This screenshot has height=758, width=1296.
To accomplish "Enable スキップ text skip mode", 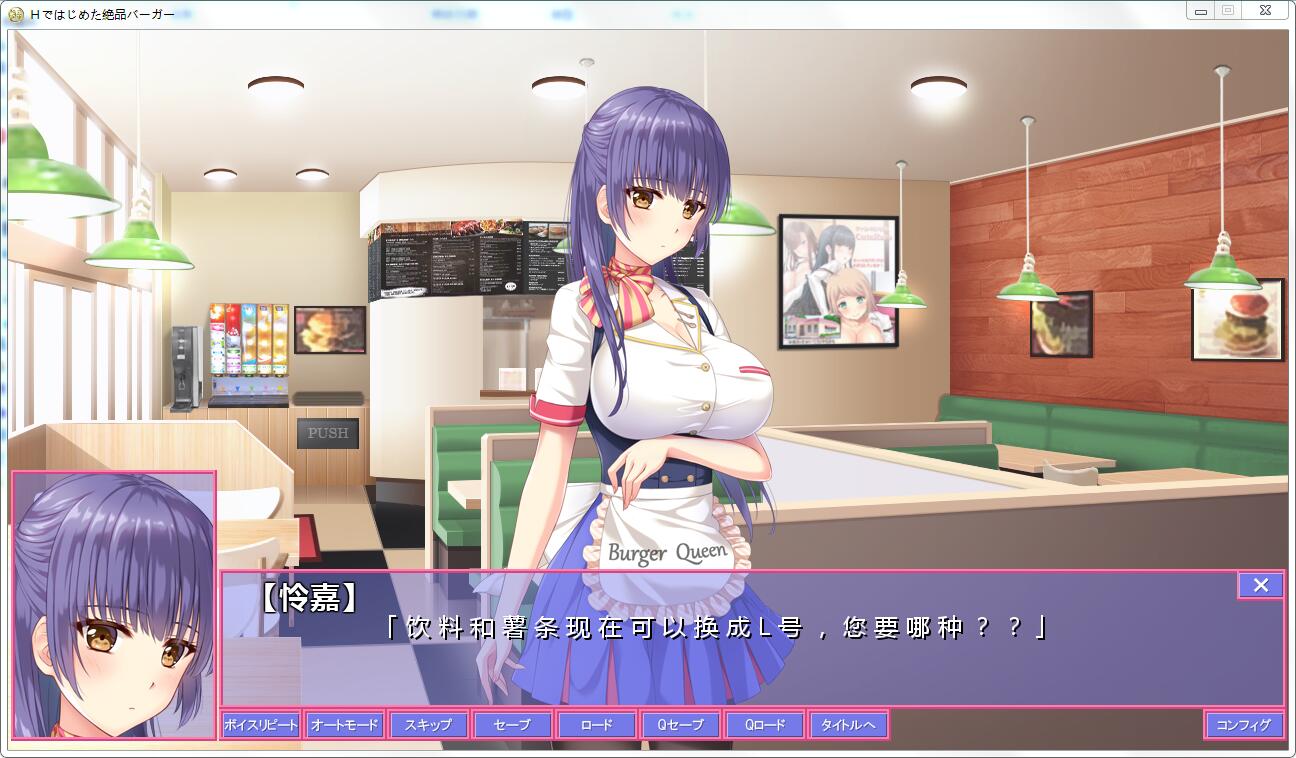I will pos(429,724).
